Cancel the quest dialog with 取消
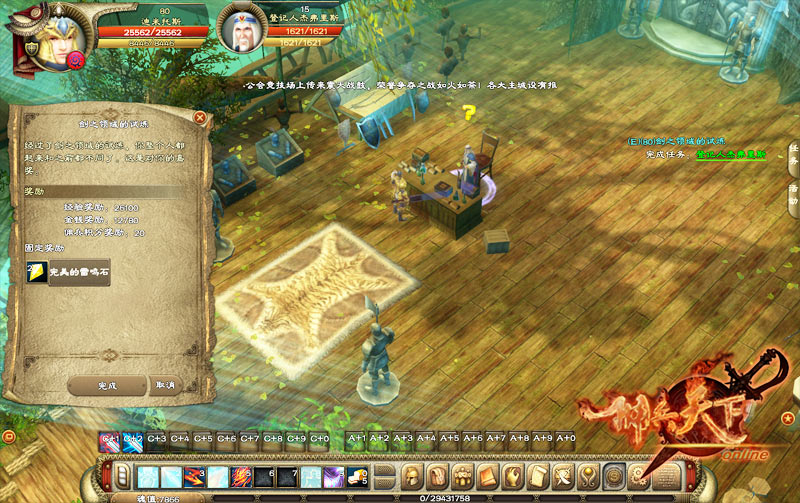Viewport: 800px width, 503px height. click(165, 385)
